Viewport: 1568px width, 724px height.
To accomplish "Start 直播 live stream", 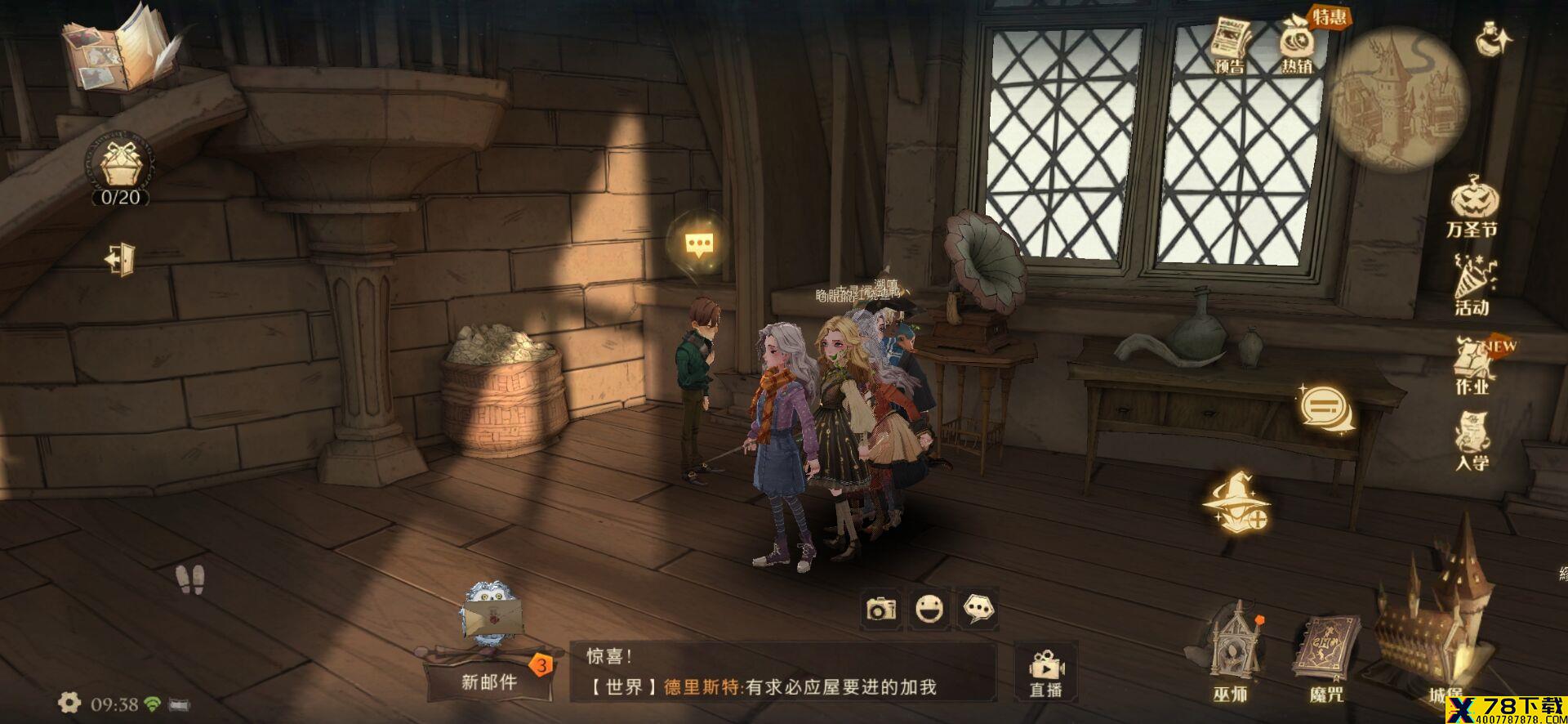I will (1046, 672).
